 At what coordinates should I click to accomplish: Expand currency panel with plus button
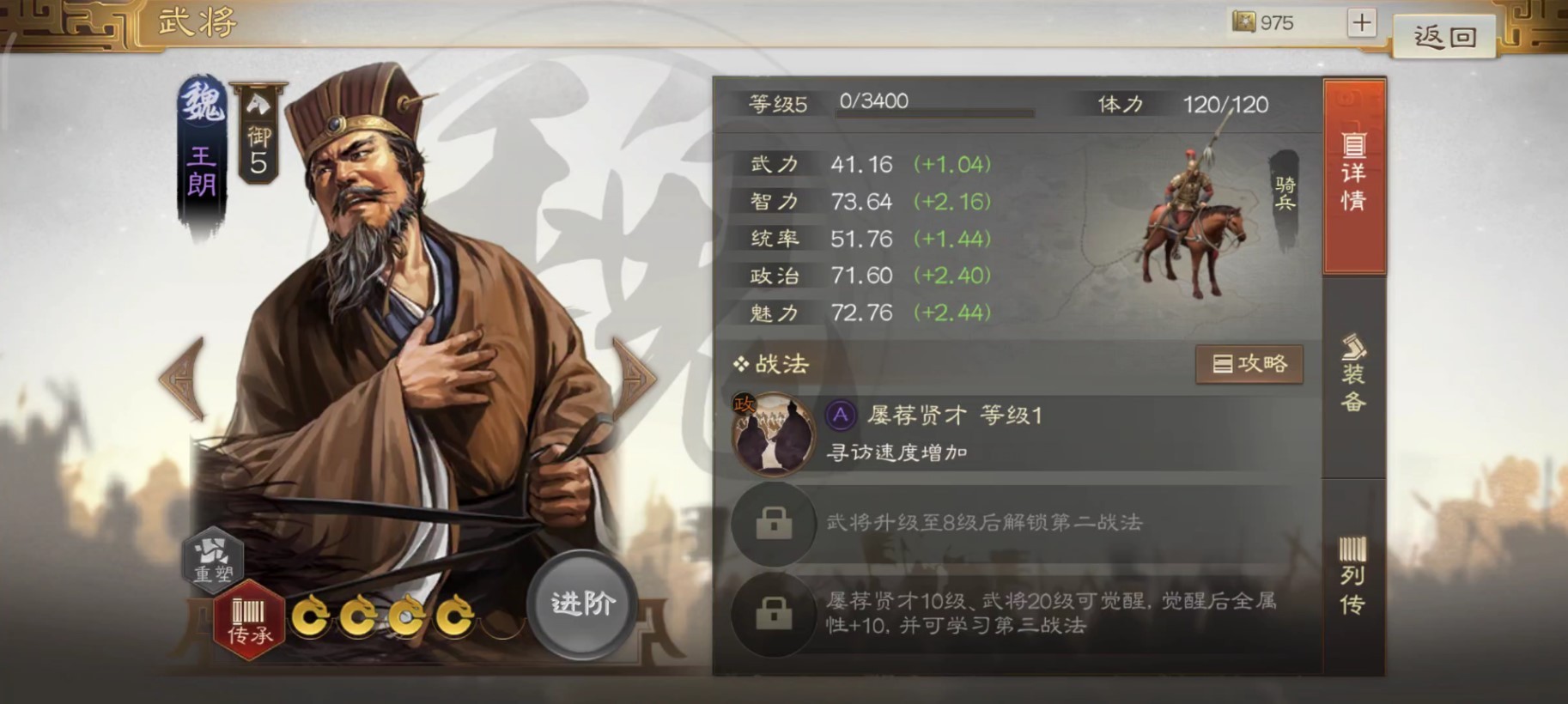coord(1359,22)
